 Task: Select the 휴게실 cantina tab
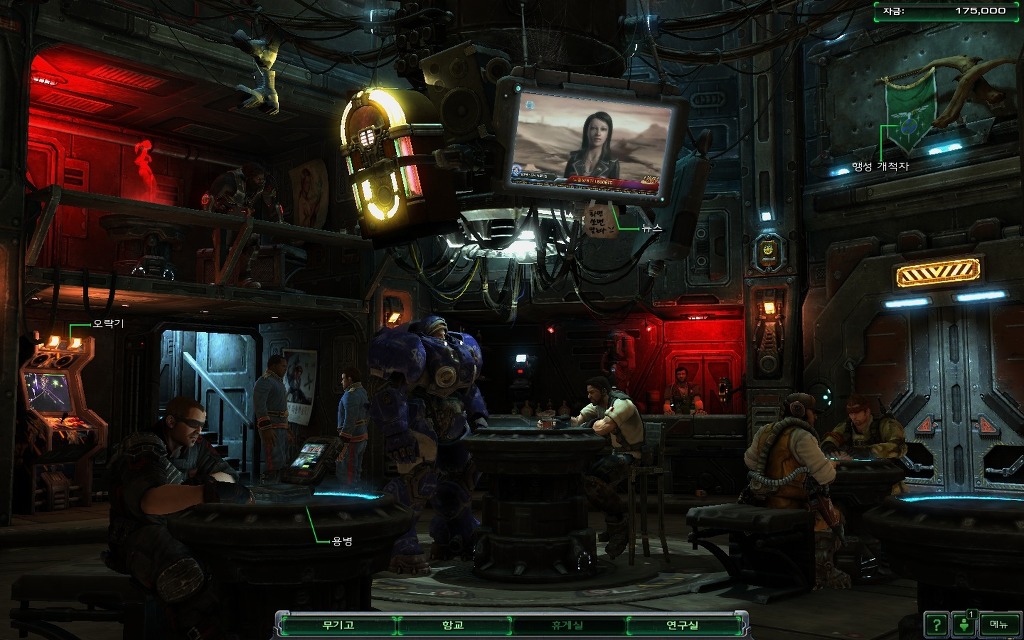[x=569, y=625]
